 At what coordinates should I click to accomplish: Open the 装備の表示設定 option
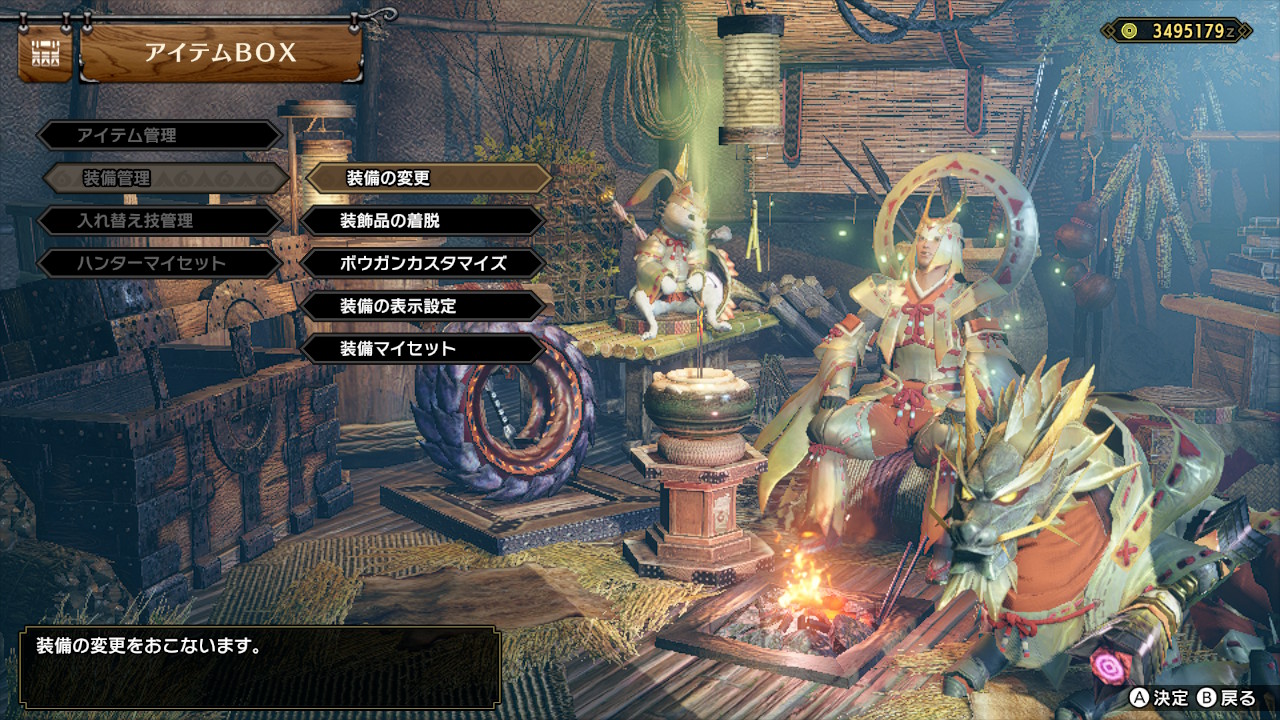423,306
